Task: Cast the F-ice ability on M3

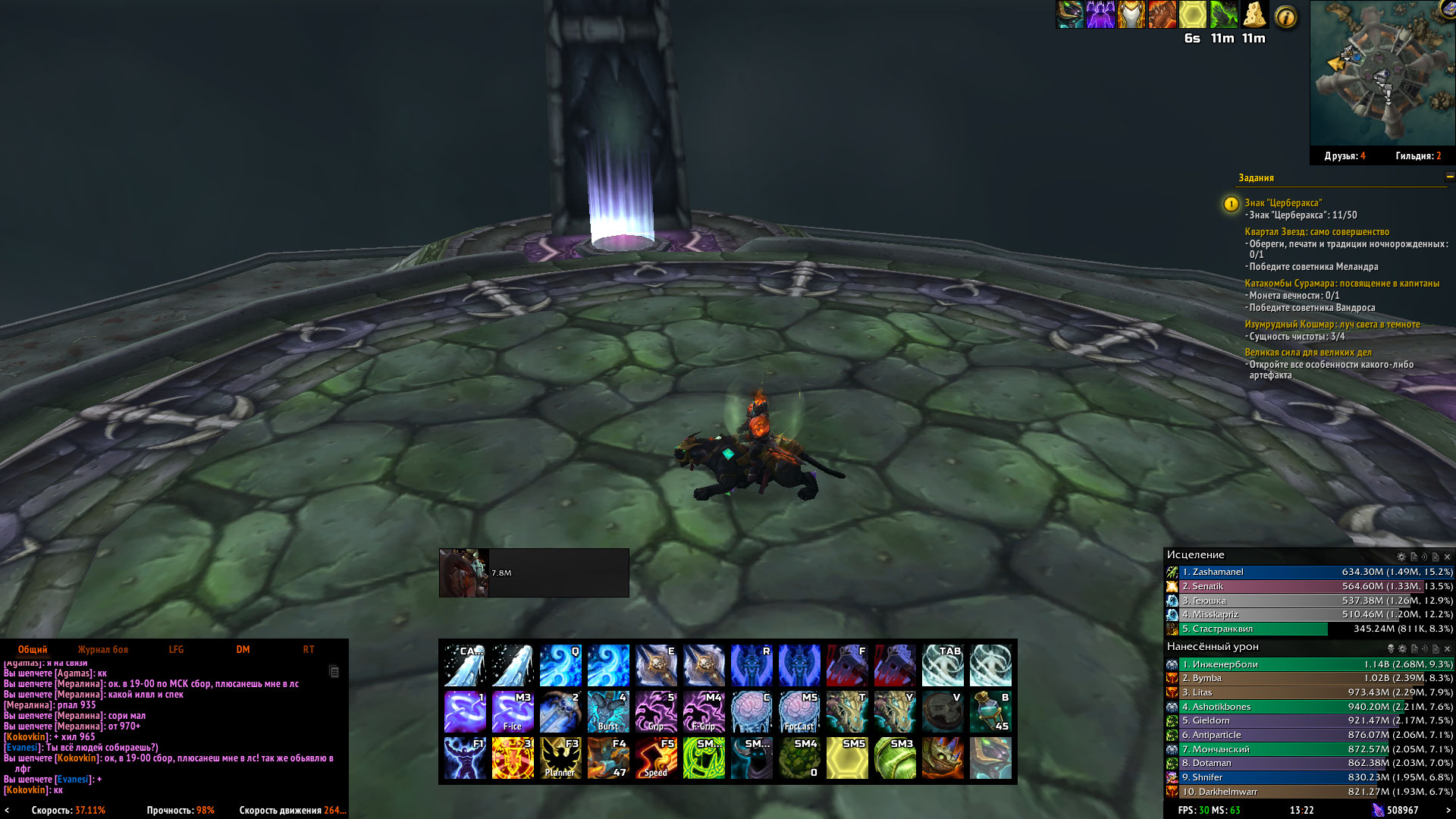Action: 513,711
